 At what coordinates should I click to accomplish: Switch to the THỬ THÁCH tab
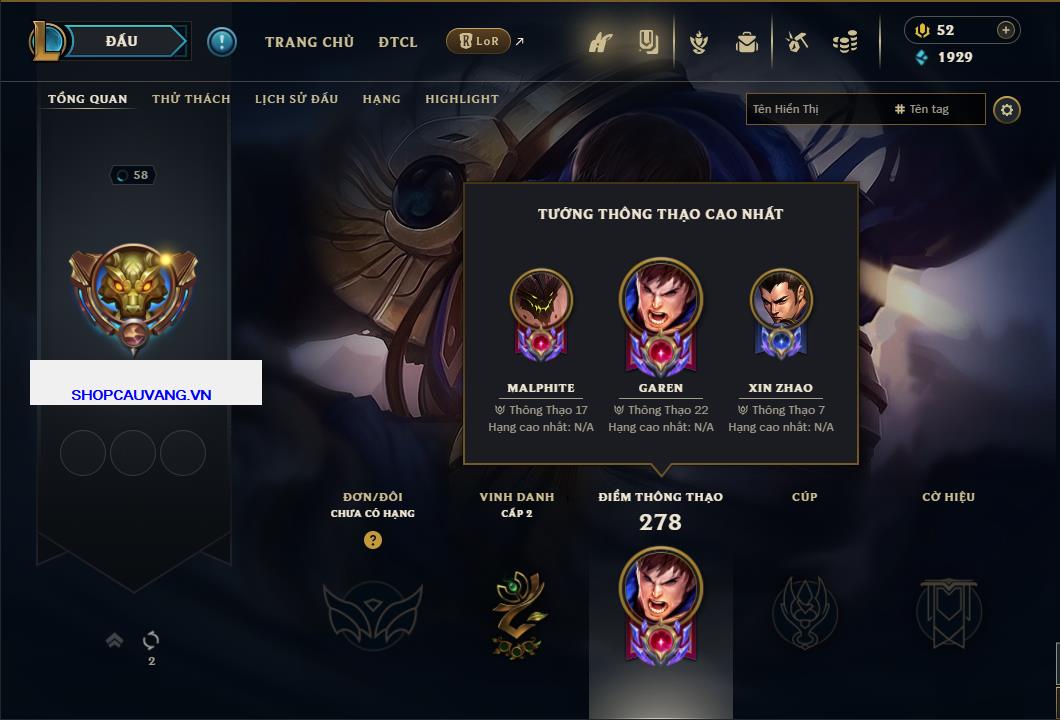click(x=191, y=99)
